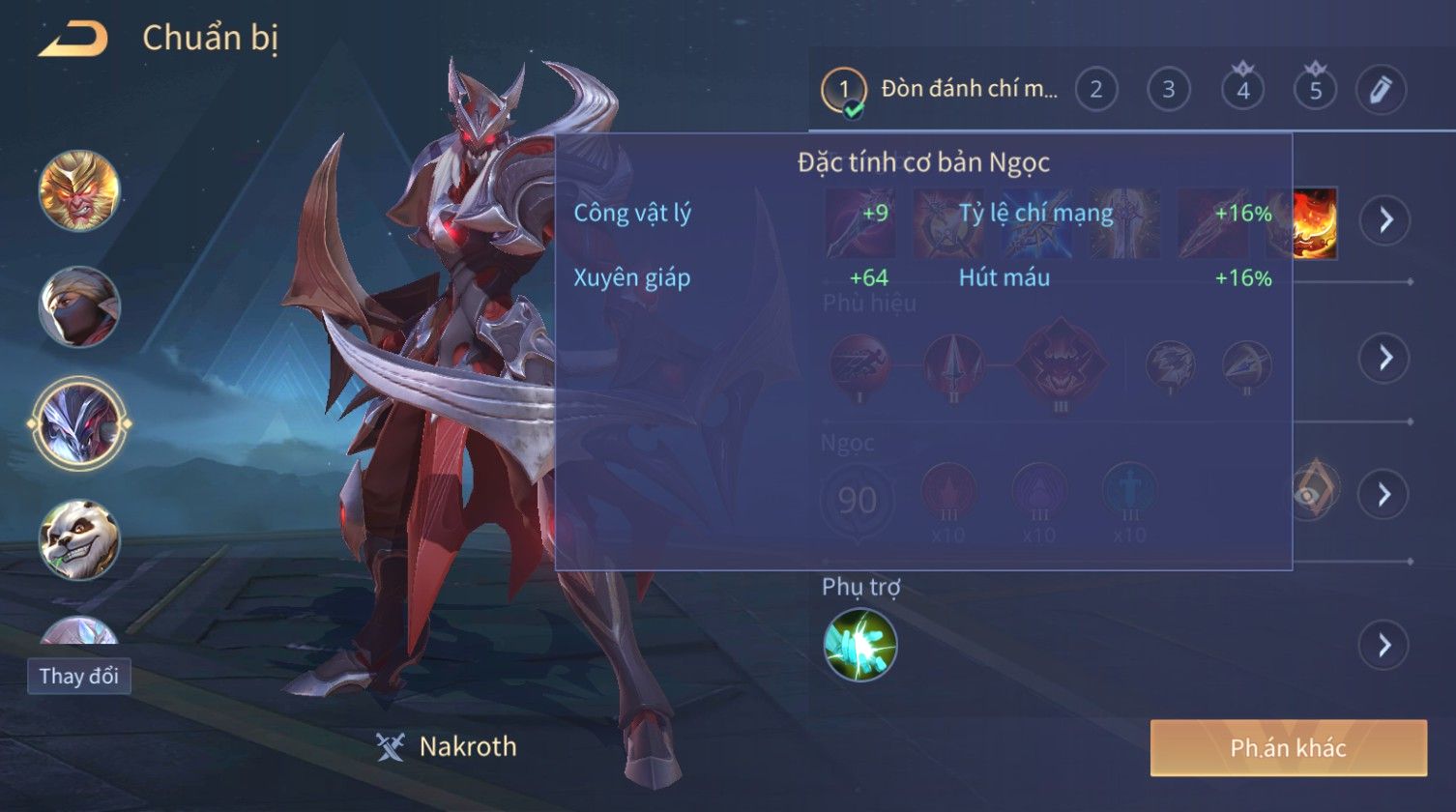Open locked build preset 4
Viewport: 1456px width, 812px height.
[x=1242, y=90]
